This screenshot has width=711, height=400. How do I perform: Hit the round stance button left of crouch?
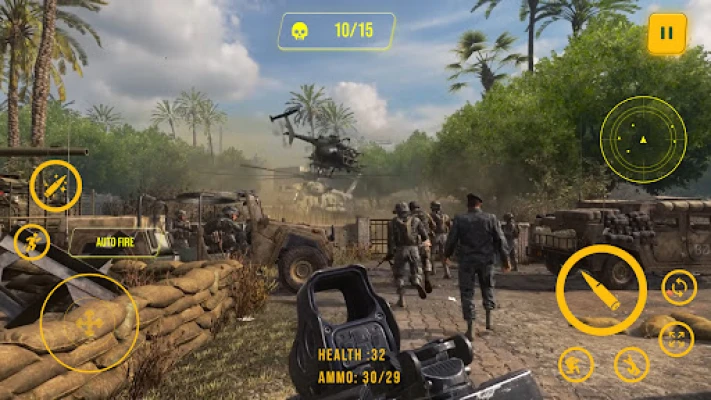coord(576,365)
